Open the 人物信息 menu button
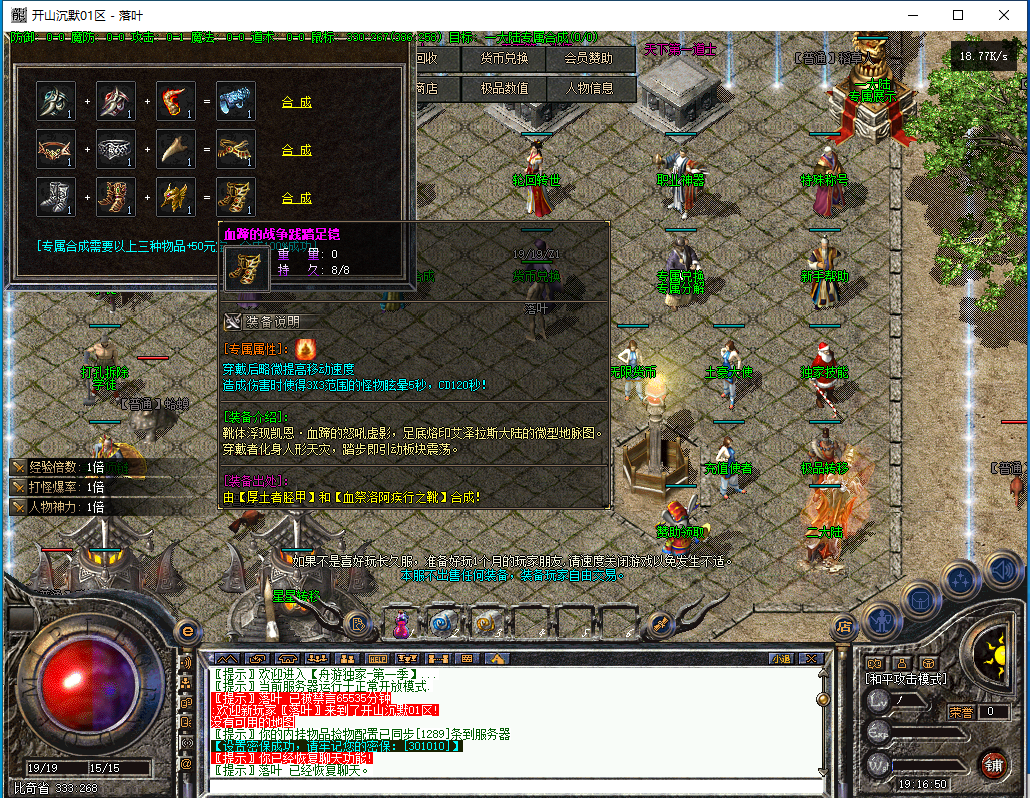This screenshot has height=798, width=1030. tap(589, 88)
